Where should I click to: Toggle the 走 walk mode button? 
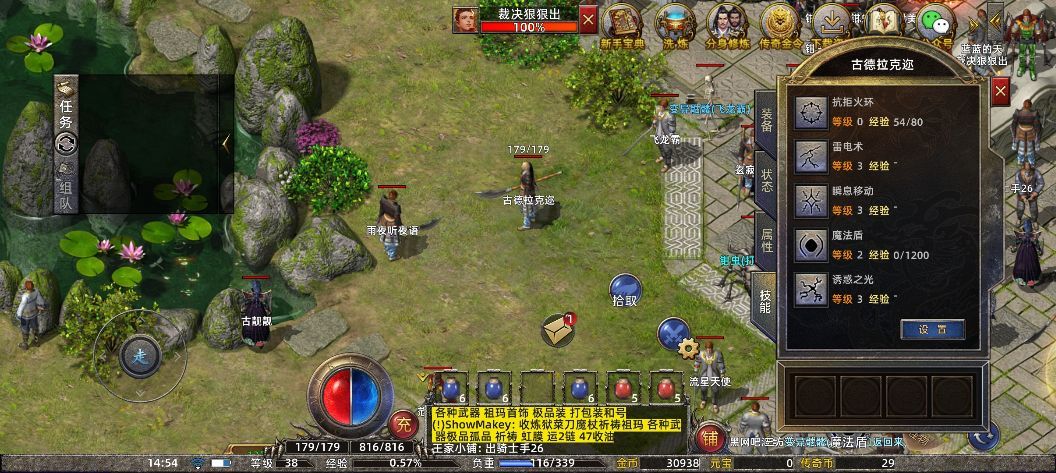(139, 355)
